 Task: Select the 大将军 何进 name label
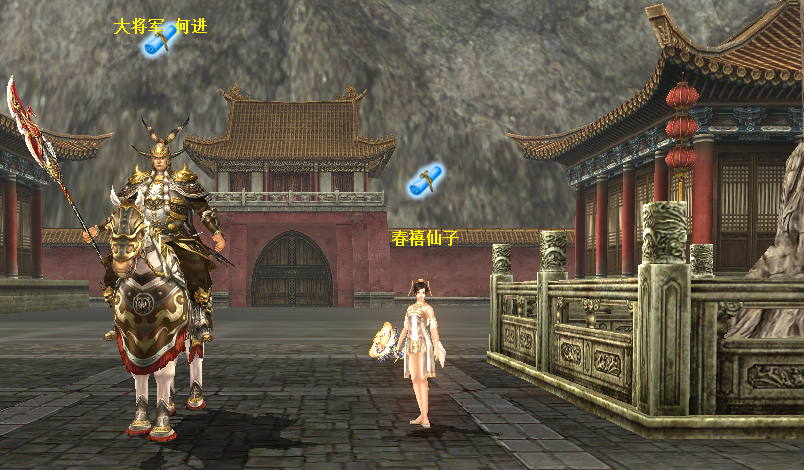(160, 26)
